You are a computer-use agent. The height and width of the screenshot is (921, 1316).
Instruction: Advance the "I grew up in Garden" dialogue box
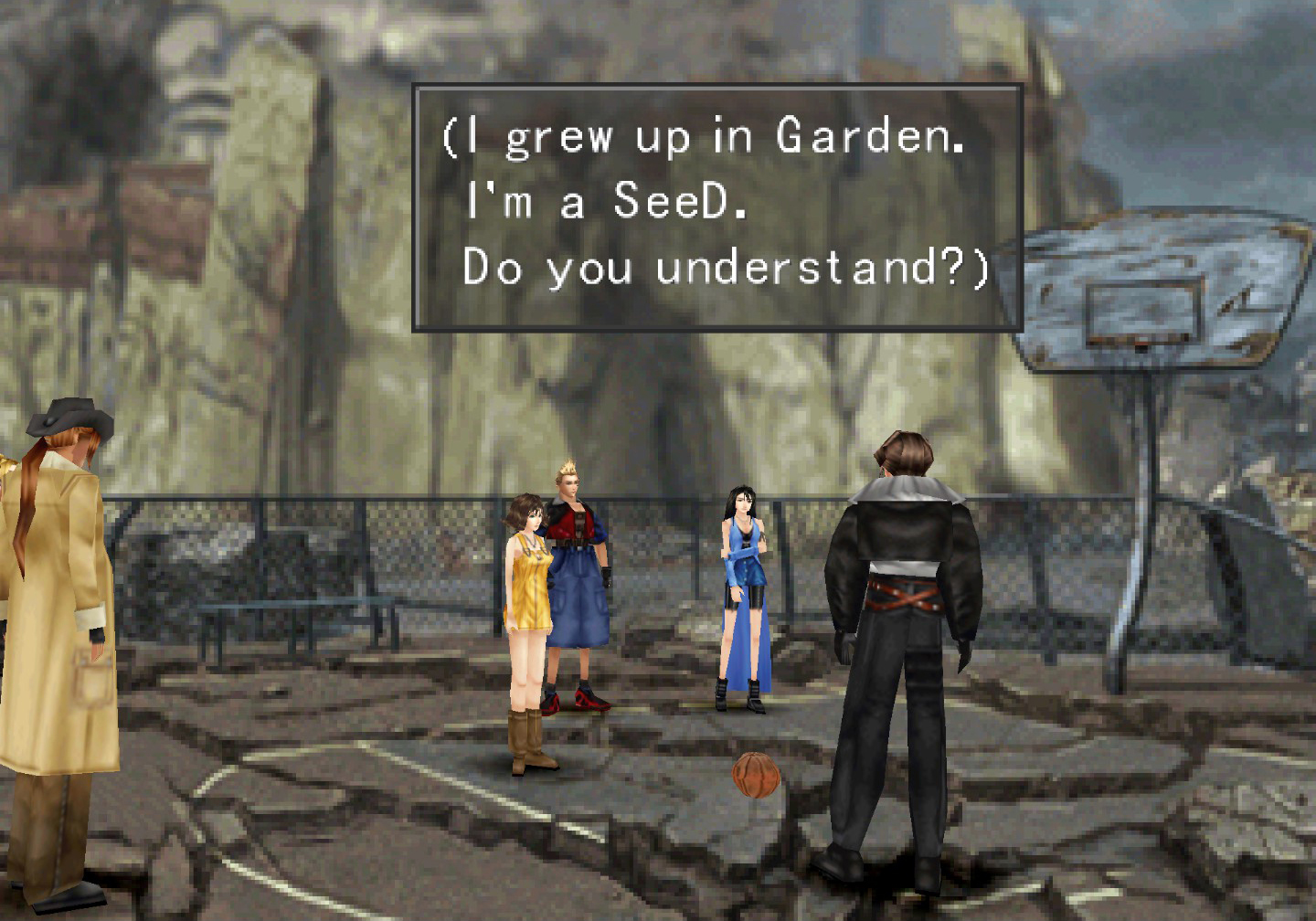(x=716, y=206)
